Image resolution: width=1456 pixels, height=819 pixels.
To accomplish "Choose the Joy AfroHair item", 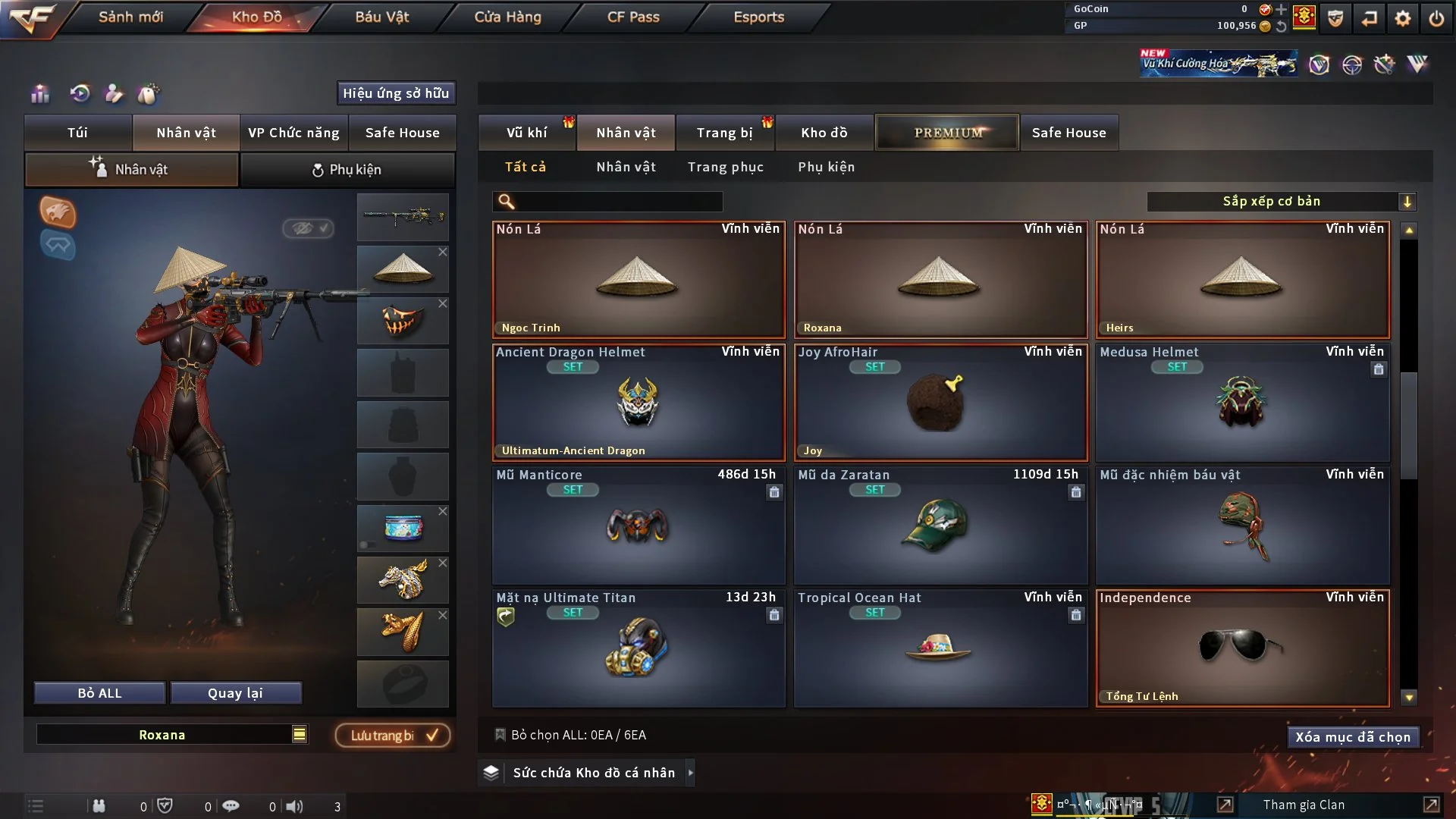I will 940,403.
